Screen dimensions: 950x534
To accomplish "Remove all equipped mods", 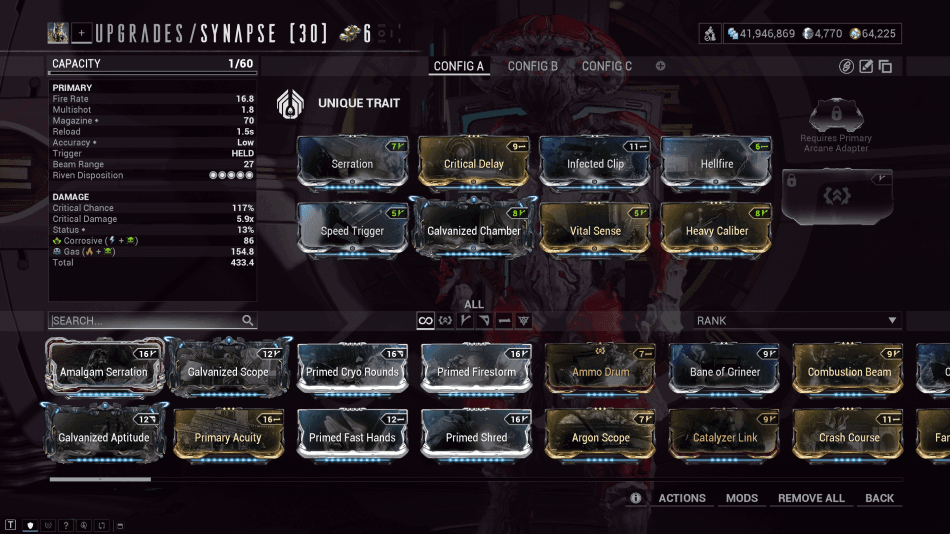I will 811,498.
